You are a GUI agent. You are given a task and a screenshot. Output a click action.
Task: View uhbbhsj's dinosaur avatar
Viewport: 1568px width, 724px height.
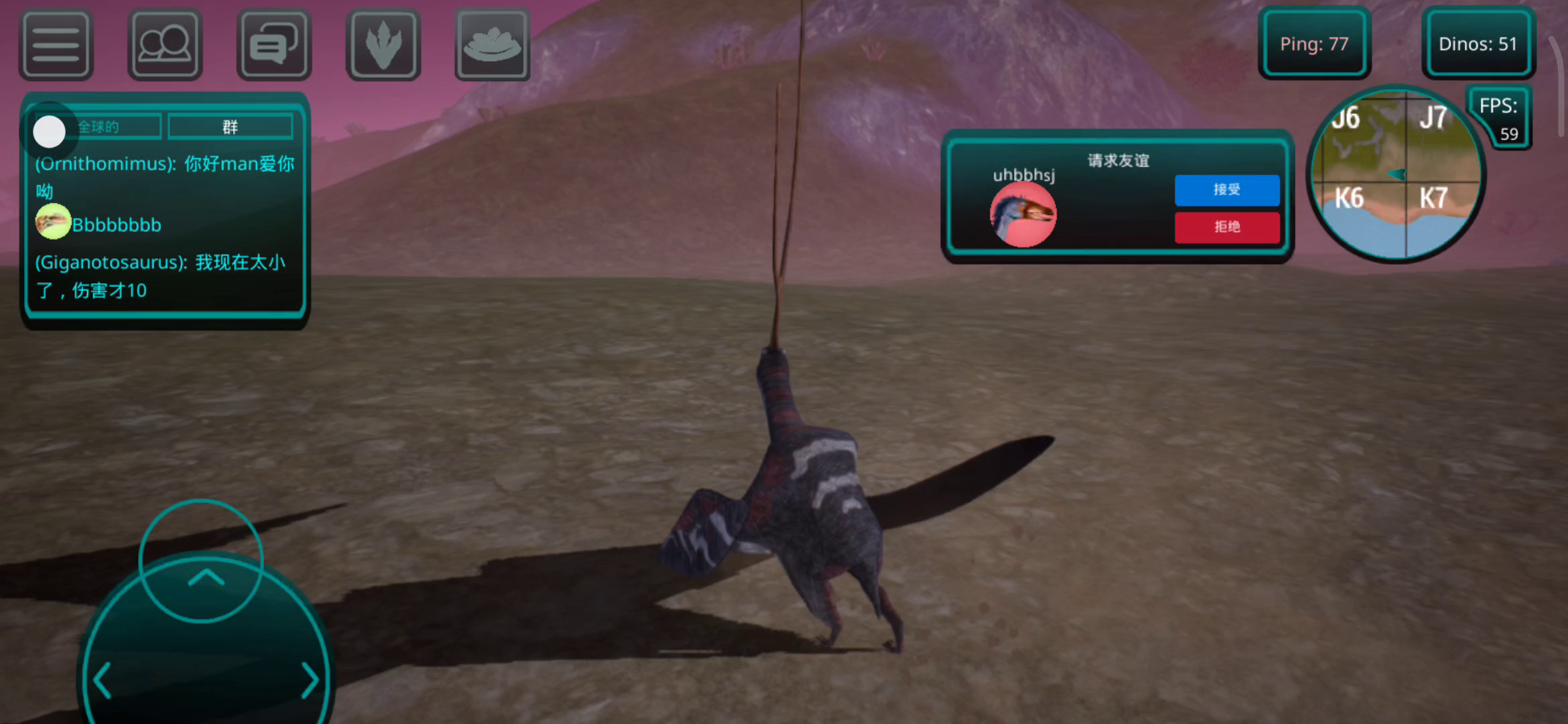[x=1023, y=215]
